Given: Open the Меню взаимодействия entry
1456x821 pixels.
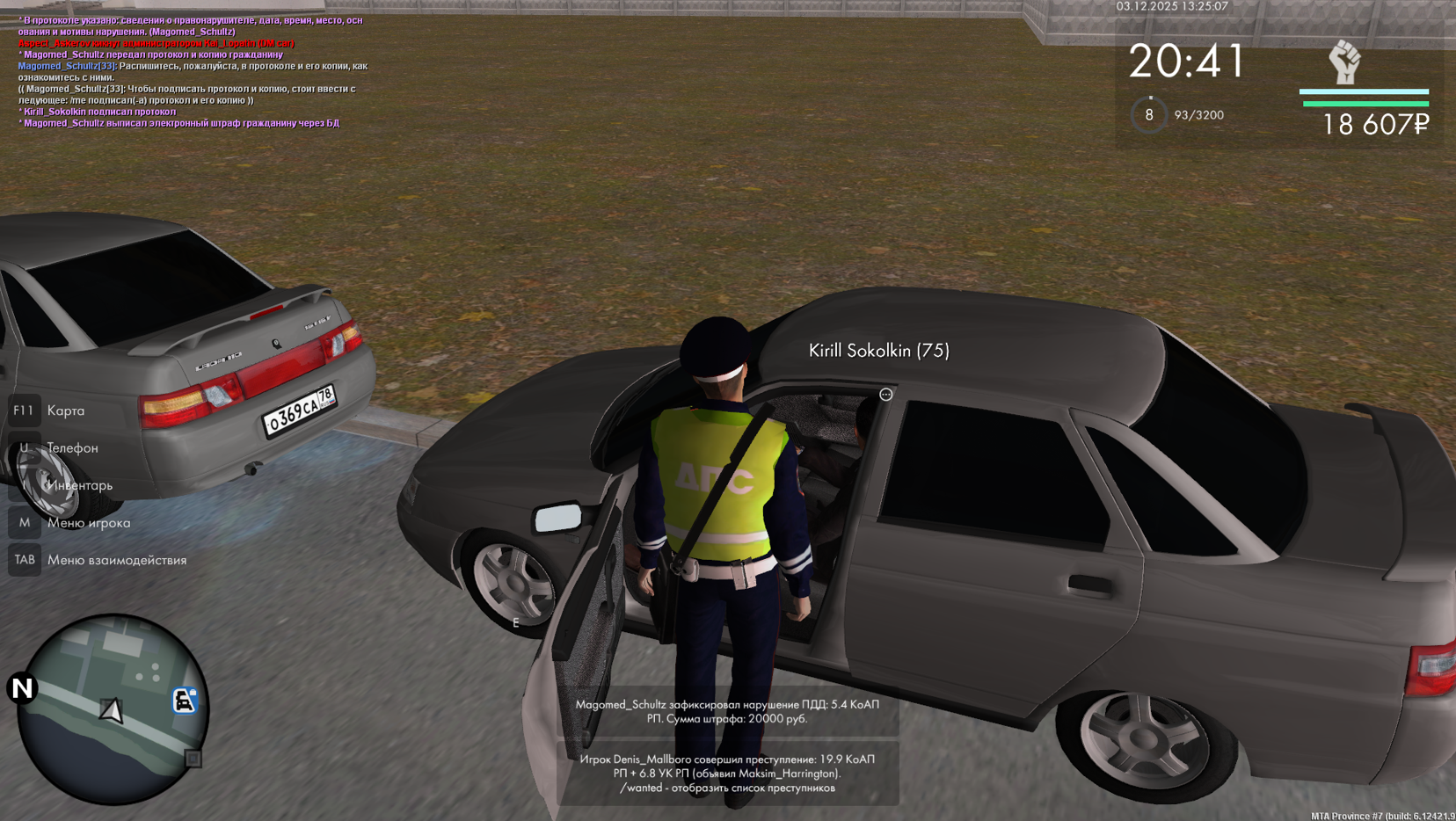Looking at the screenshot, I should point(116,560).
